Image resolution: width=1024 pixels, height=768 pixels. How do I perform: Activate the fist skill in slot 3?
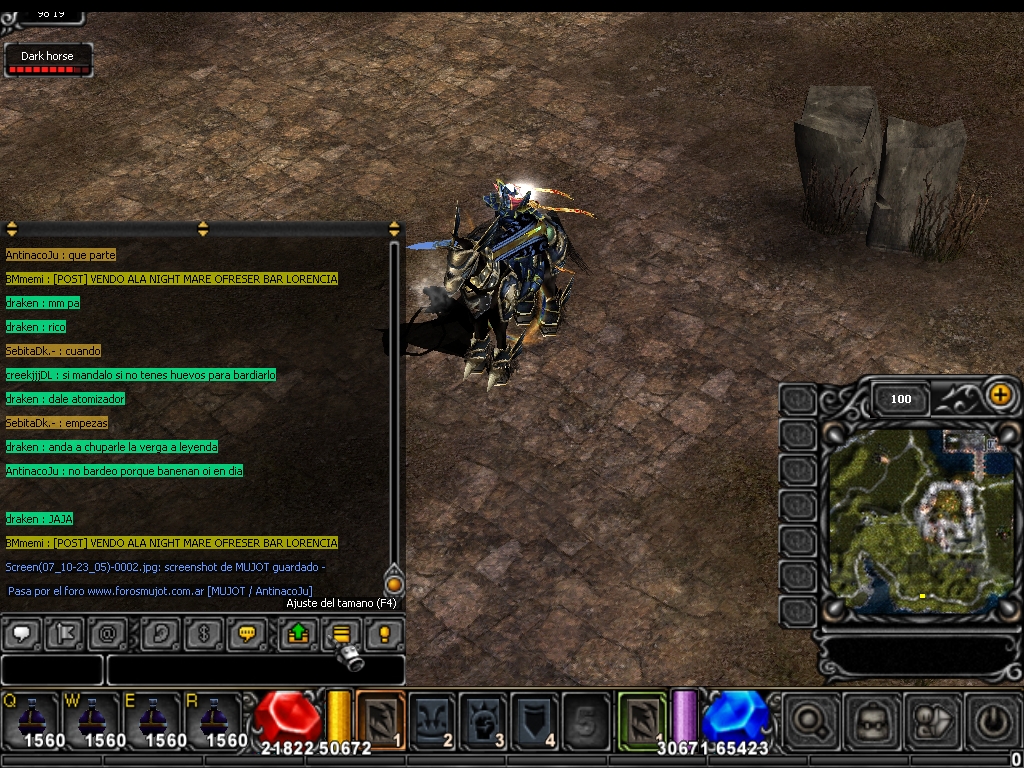(x=484, y=719)
